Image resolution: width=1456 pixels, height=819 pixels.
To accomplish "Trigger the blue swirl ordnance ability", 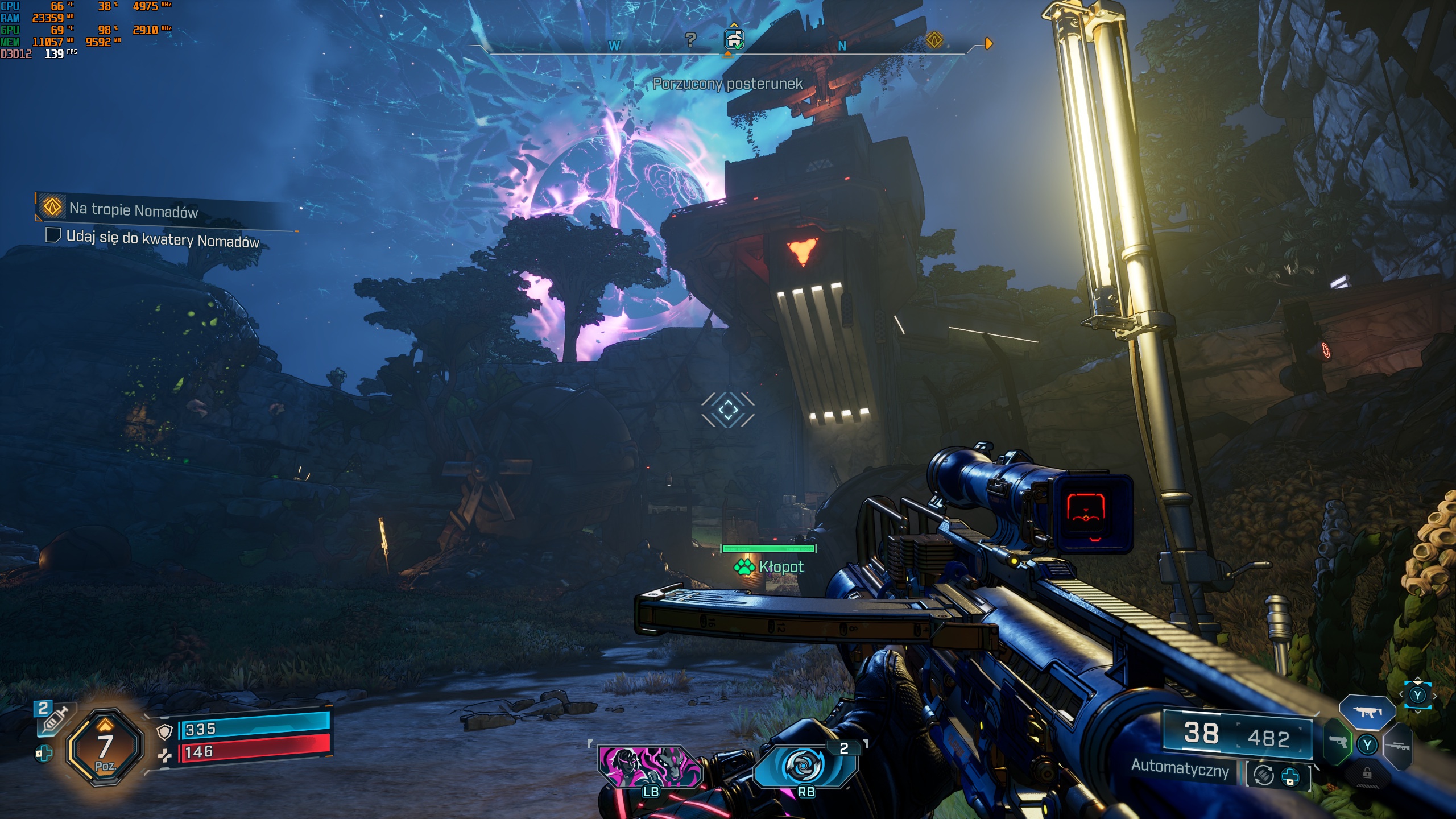I will [804, 766].
